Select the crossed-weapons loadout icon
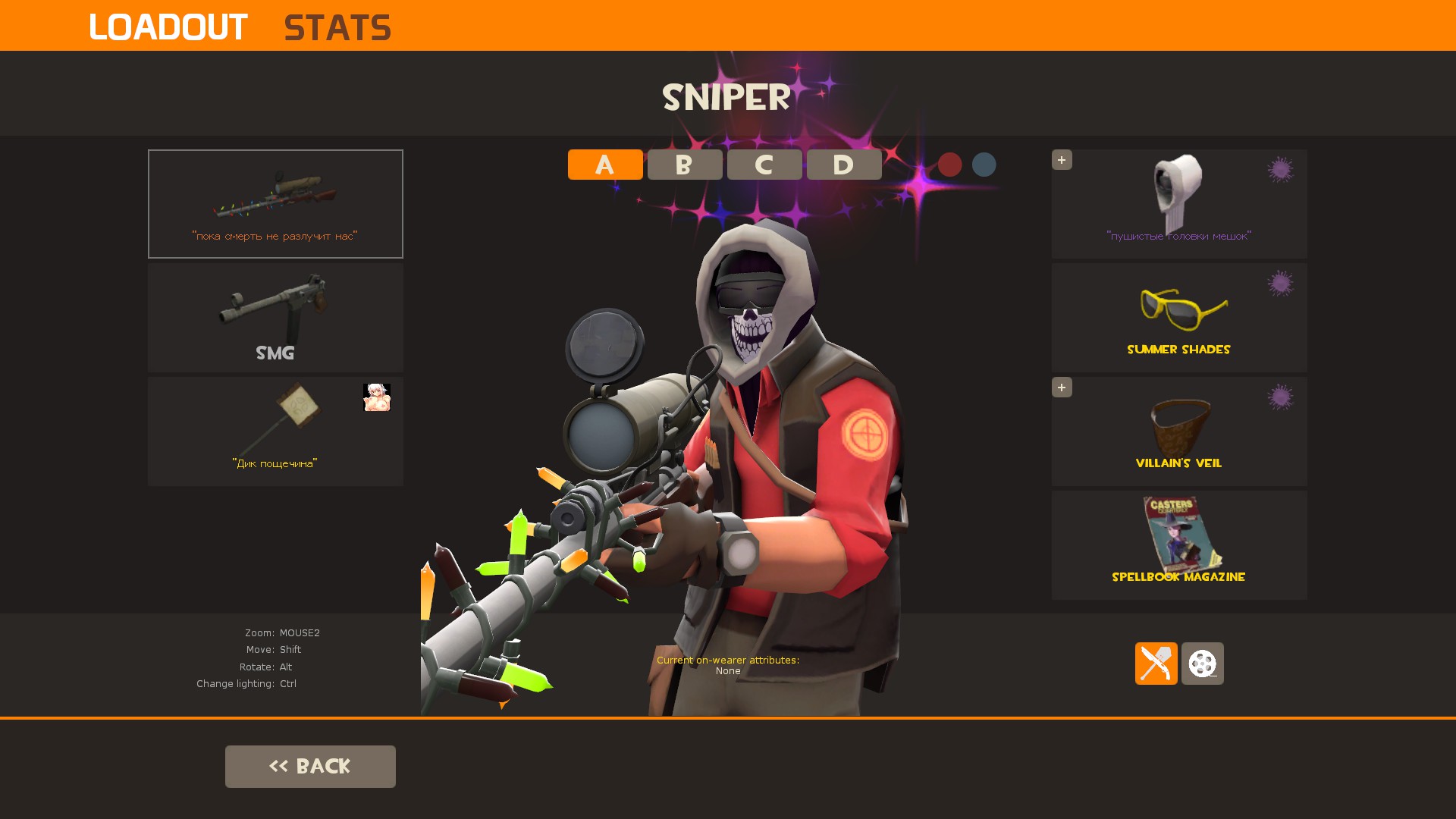 point(1156,664)
